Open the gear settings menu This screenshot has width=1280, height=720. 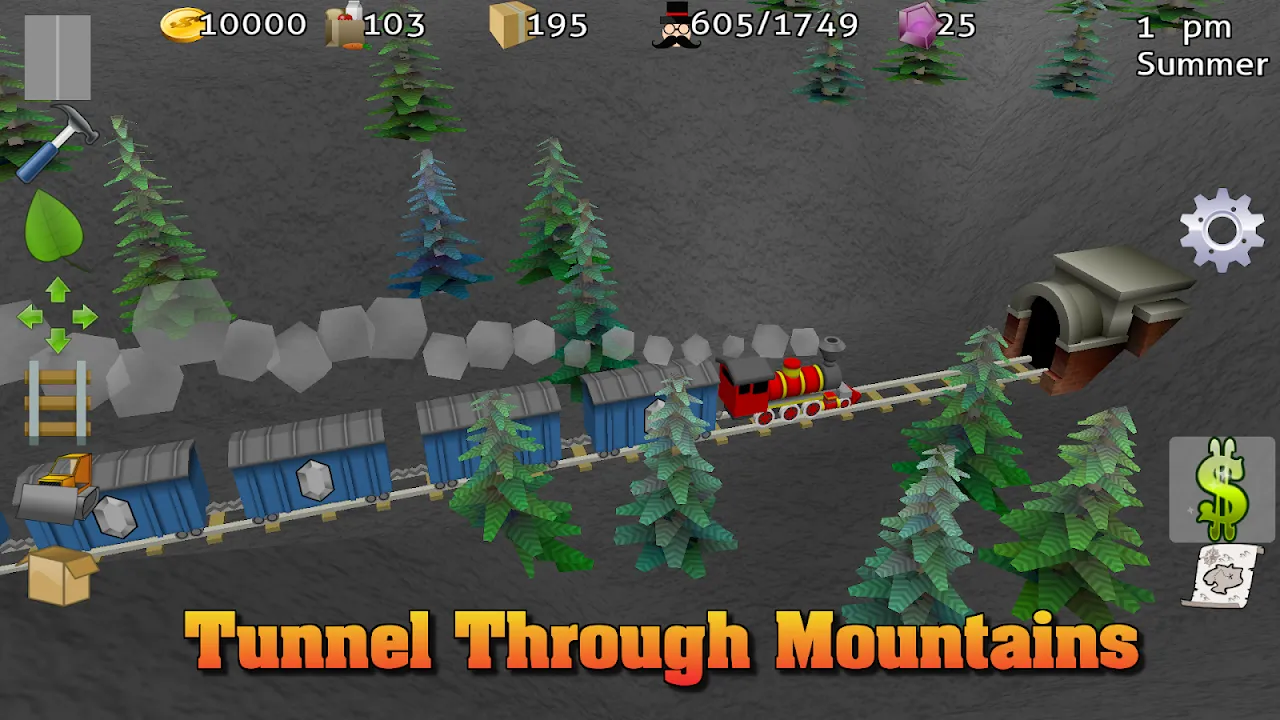(1221, 230)
